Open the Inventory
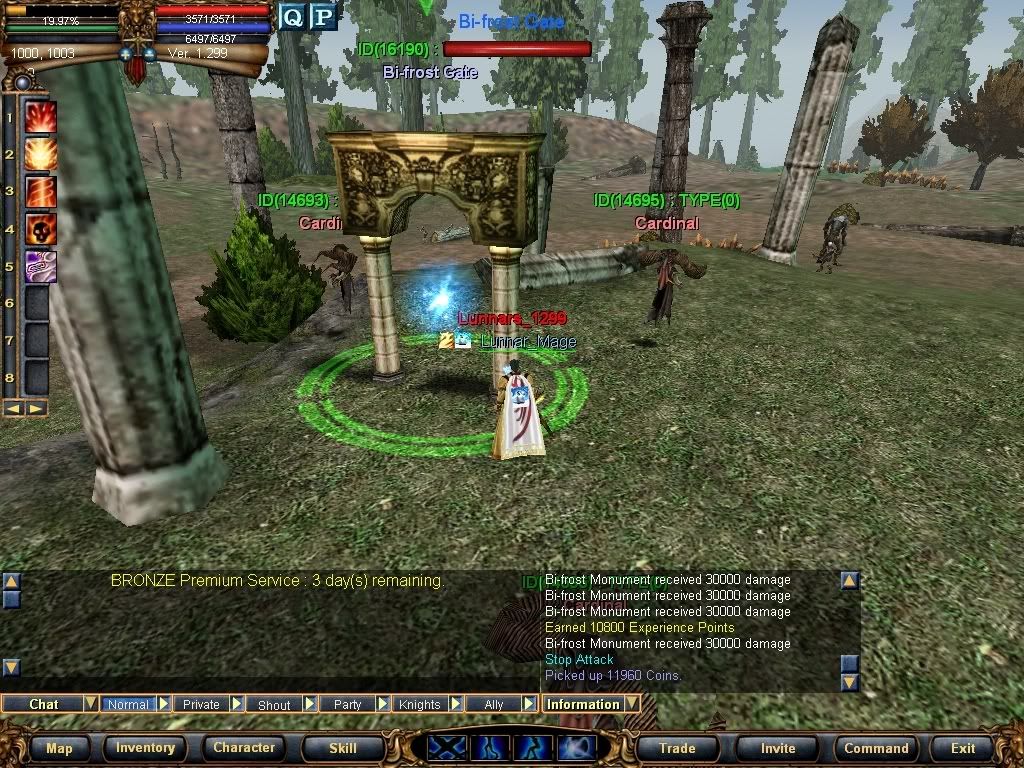 pos(145,748)
